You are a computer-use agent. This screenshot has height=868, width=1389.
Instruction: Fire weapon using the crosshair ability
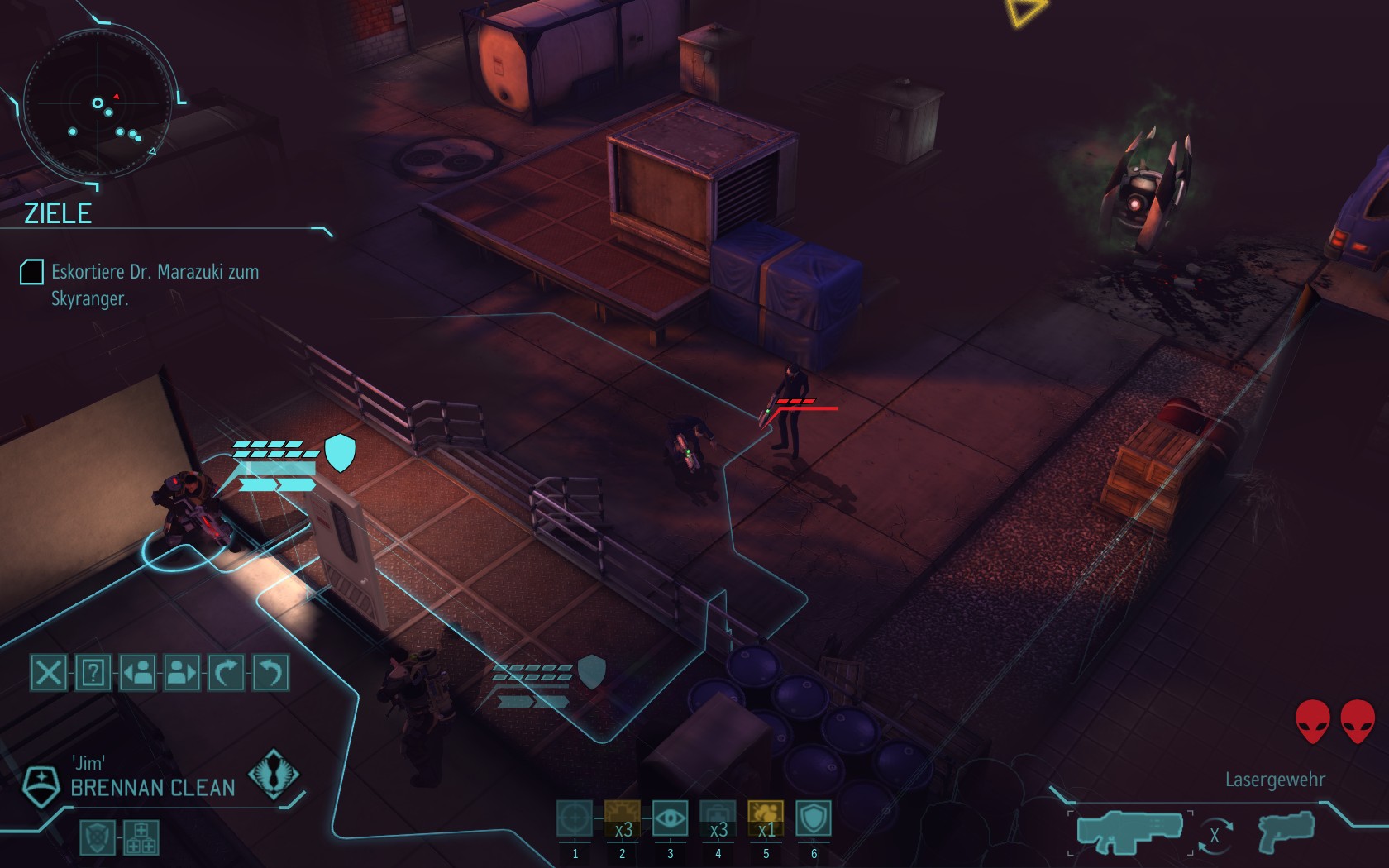[x=575, y=818]
